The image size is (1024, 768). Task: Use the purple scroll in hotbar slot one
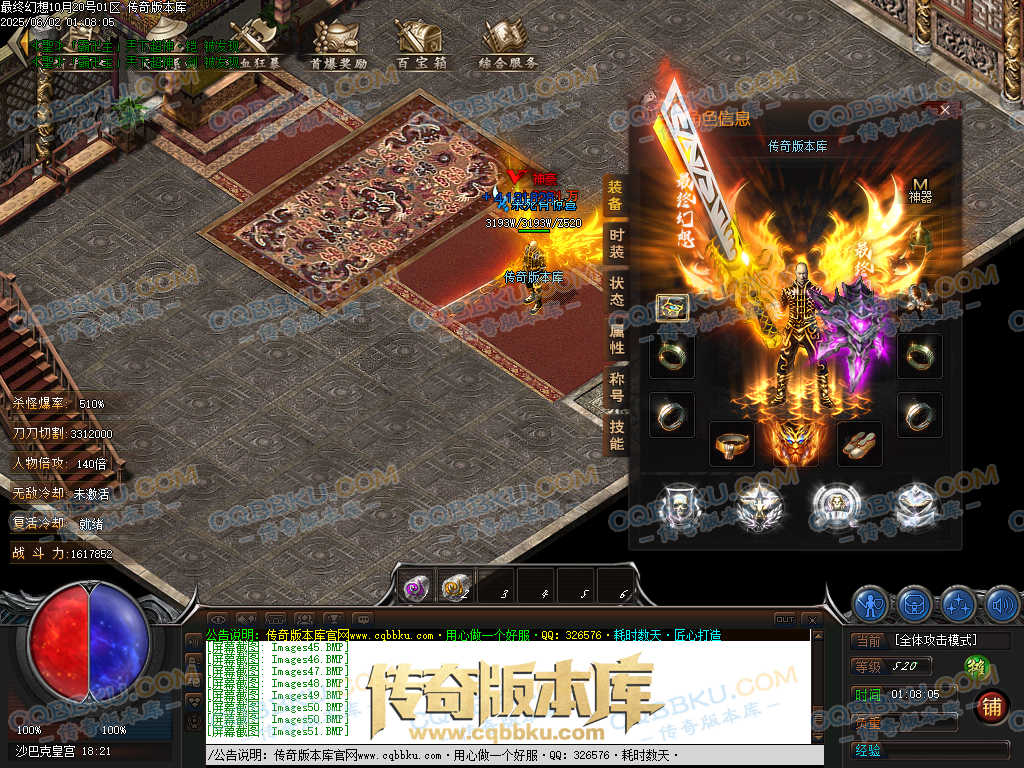pos(415,587)
